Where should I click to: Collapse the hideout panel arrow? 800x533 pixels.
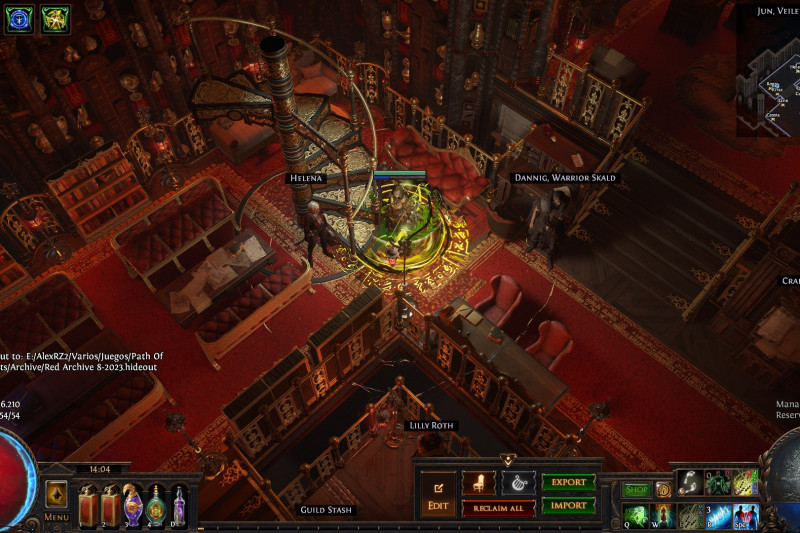coord(508,460)
